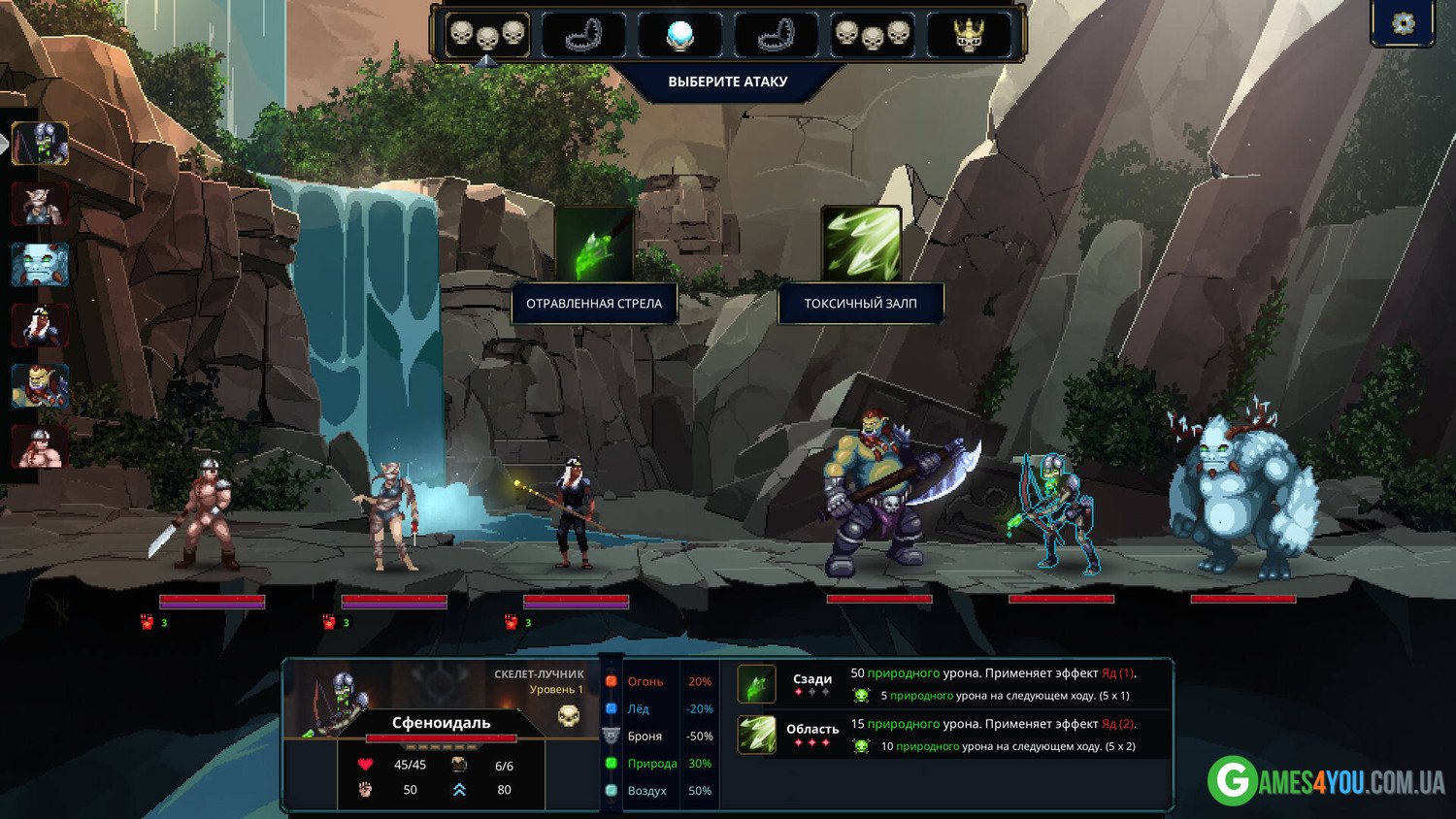Click the Область ability row
1456x819 pixels.
tap(951, 735)
